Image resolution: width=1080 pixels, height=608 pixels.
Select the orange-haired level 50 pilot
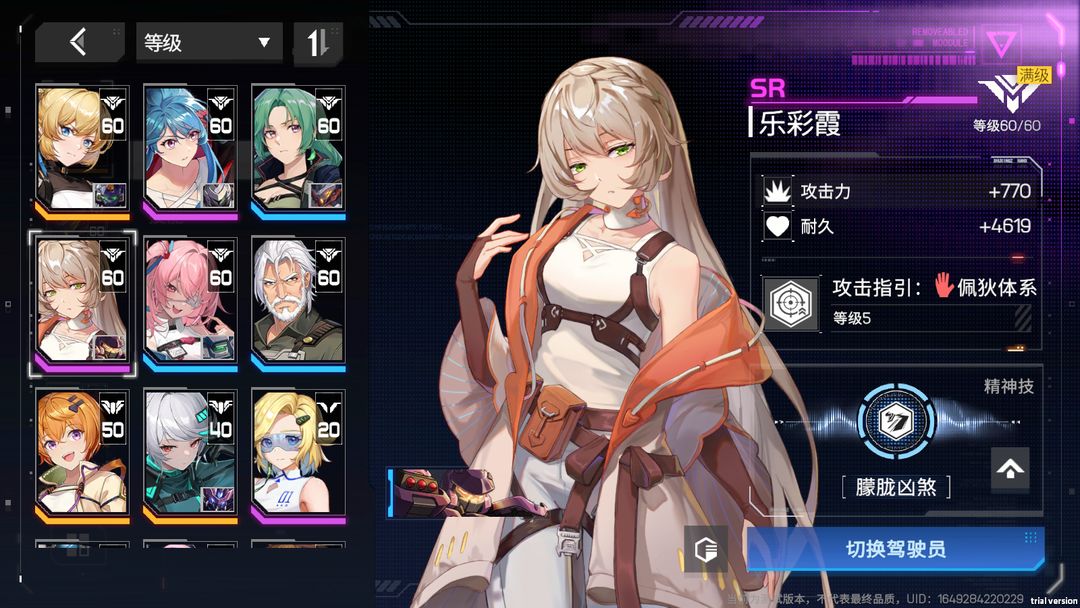pos(83,455)
